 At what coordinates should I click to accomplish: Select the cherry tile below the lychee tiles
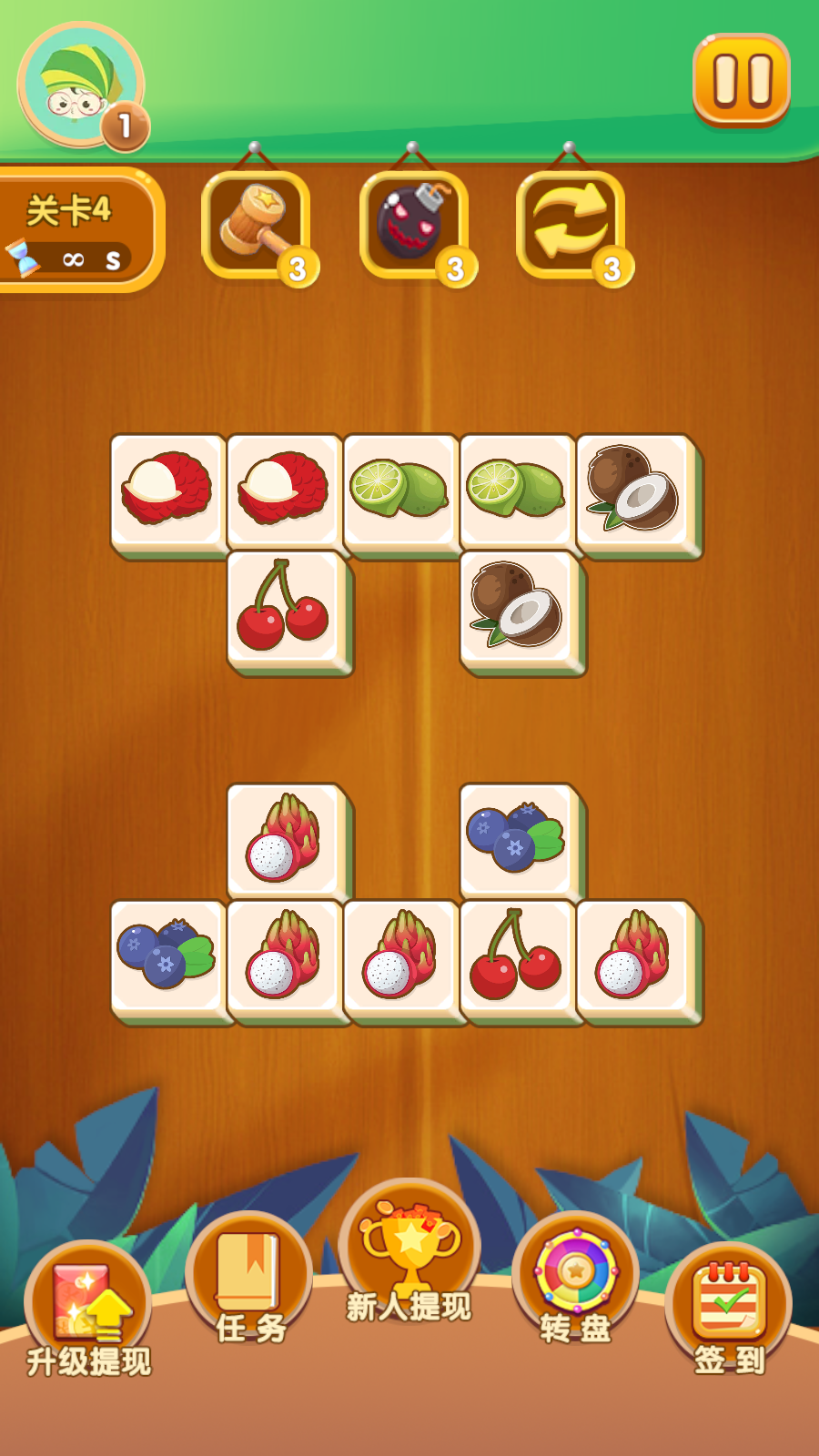(x=285, y=608)
